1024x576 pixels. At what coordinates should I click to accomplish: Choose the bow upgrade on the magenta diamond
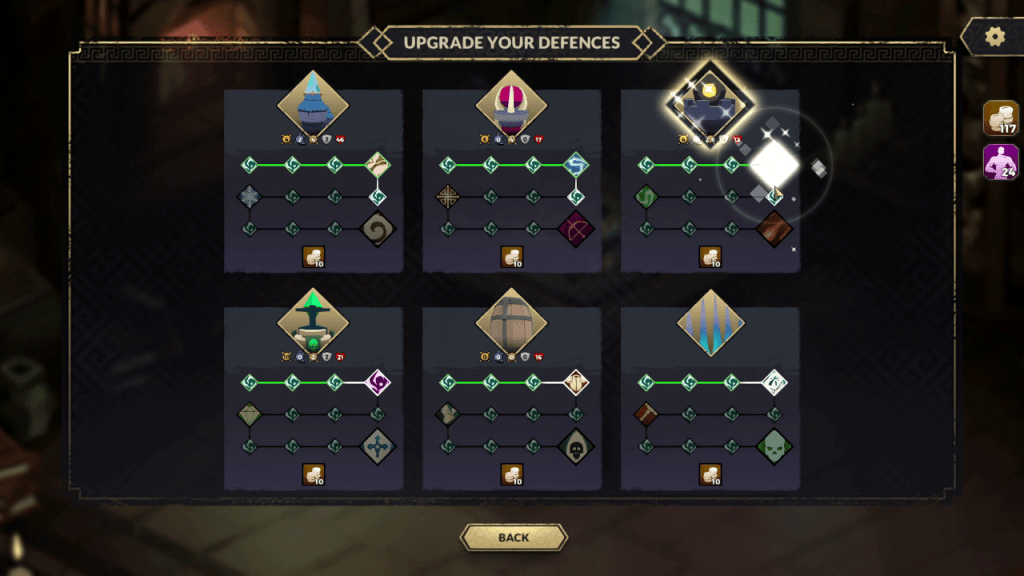576,229
